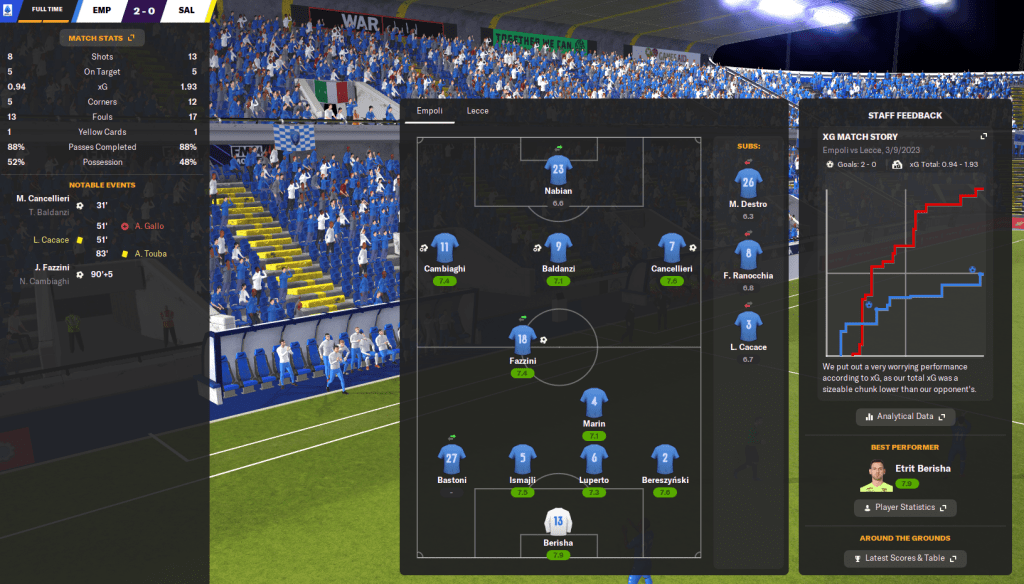Select substitute M. Destro
The height and width of the screenshot is (584, 1024).
(x=747, y=183)
